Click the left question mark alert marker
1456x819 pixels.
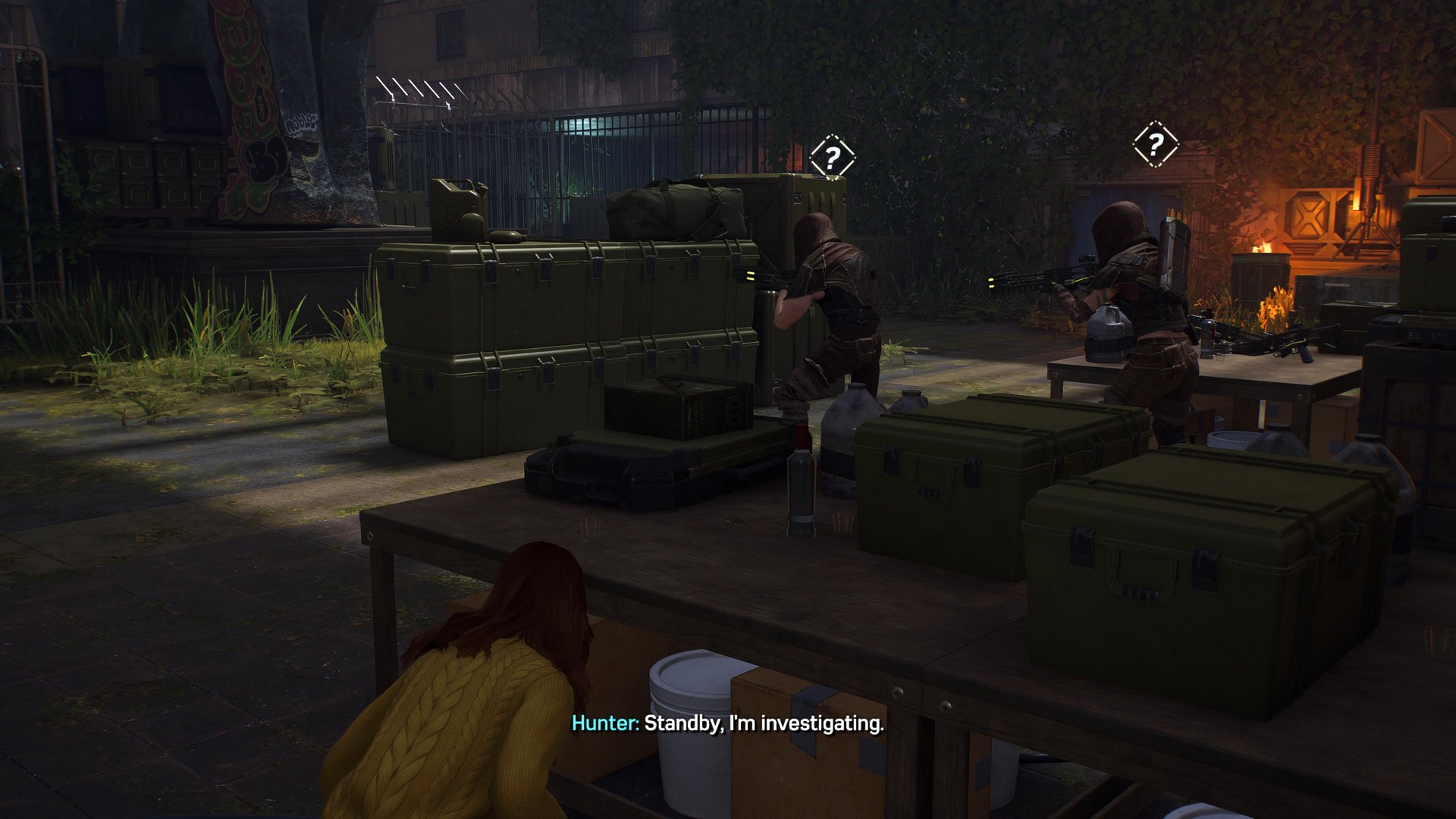[831, 158]
